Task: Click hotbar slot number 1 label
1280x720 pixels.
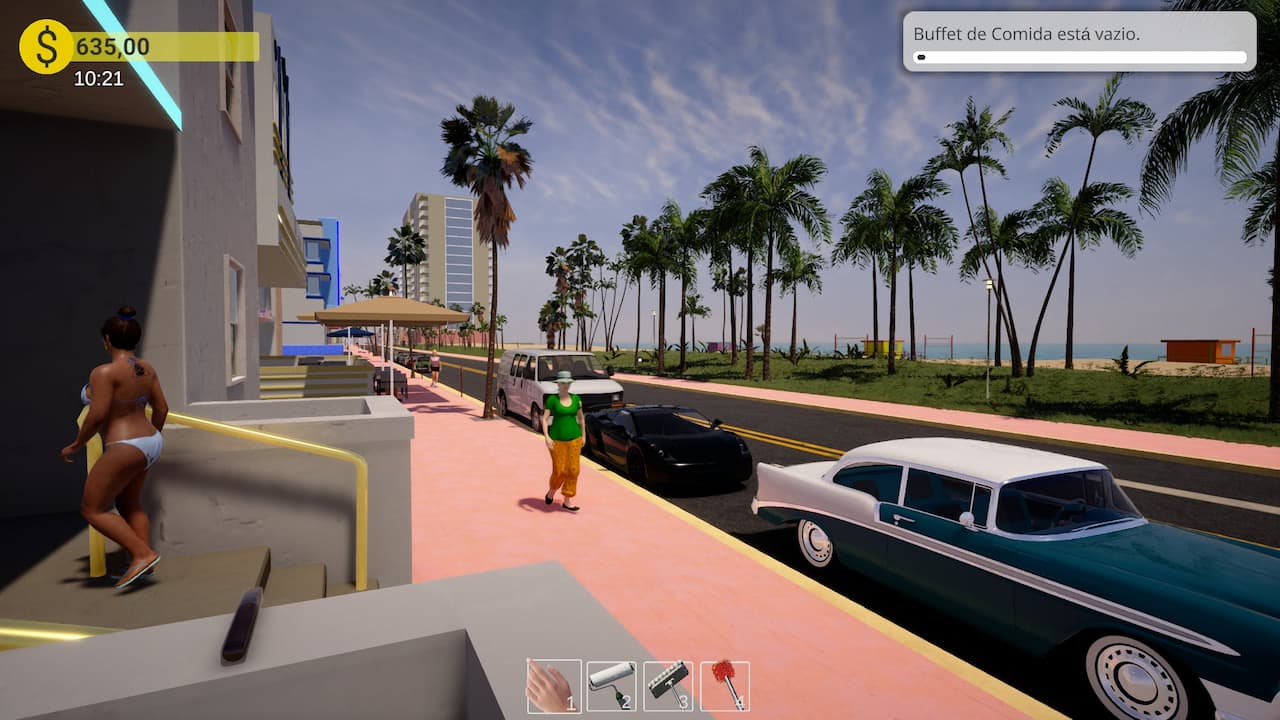Action: (x=572, y=704)
